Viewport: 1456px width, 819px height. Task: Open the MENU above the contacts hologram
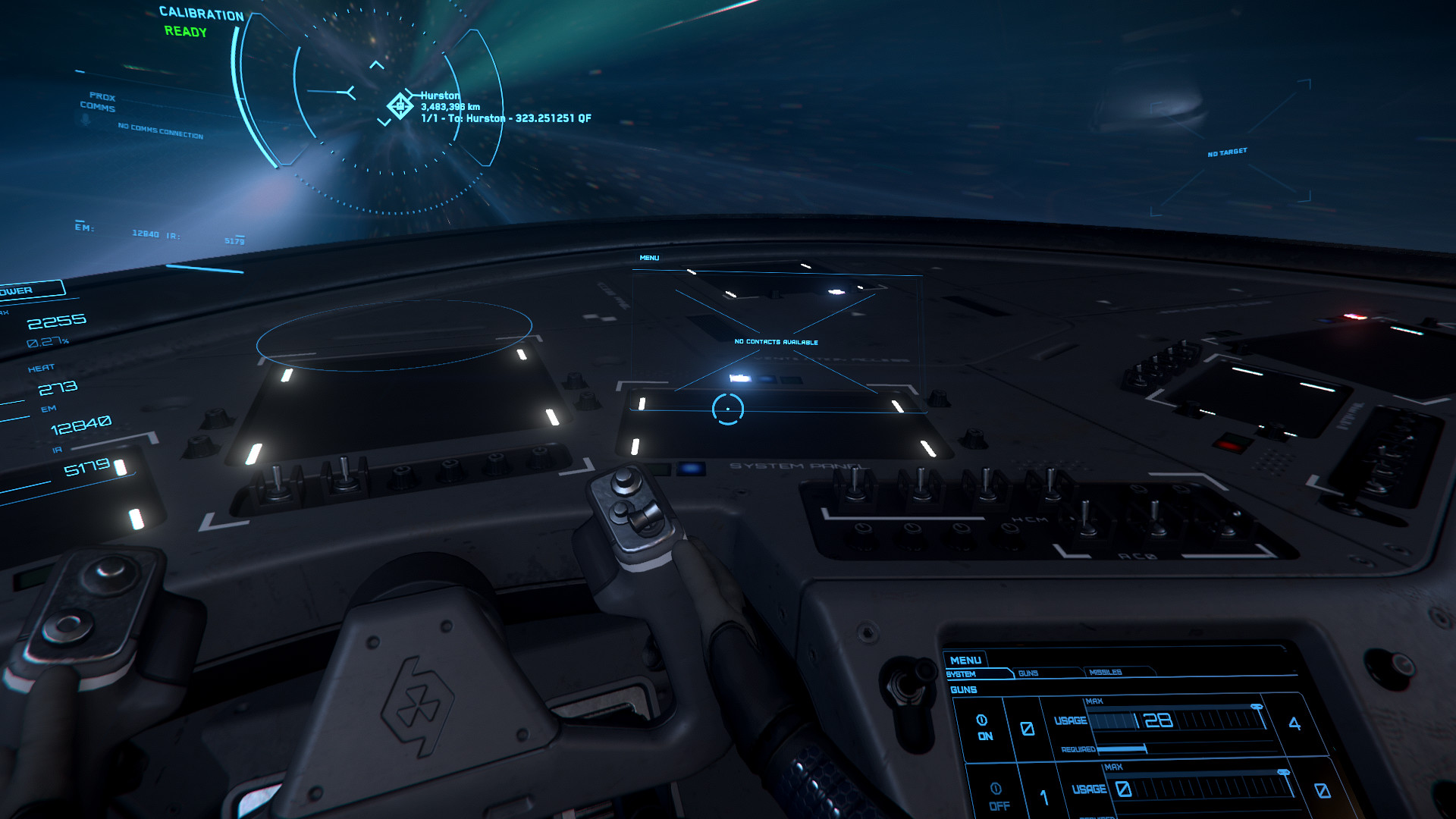tap(649, 258)
